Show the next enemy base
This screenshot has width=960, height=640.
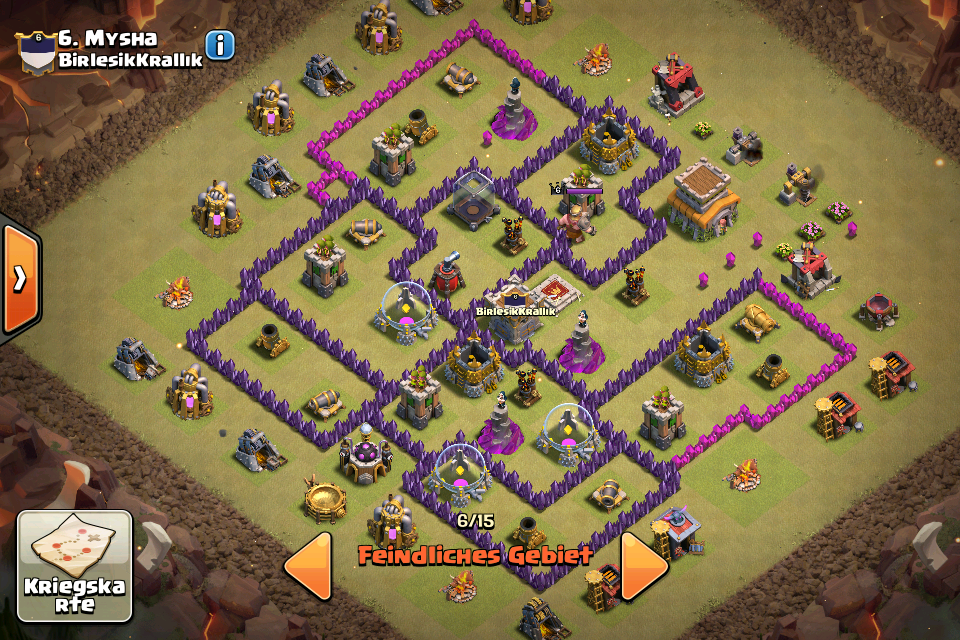[x=644, y=566]
